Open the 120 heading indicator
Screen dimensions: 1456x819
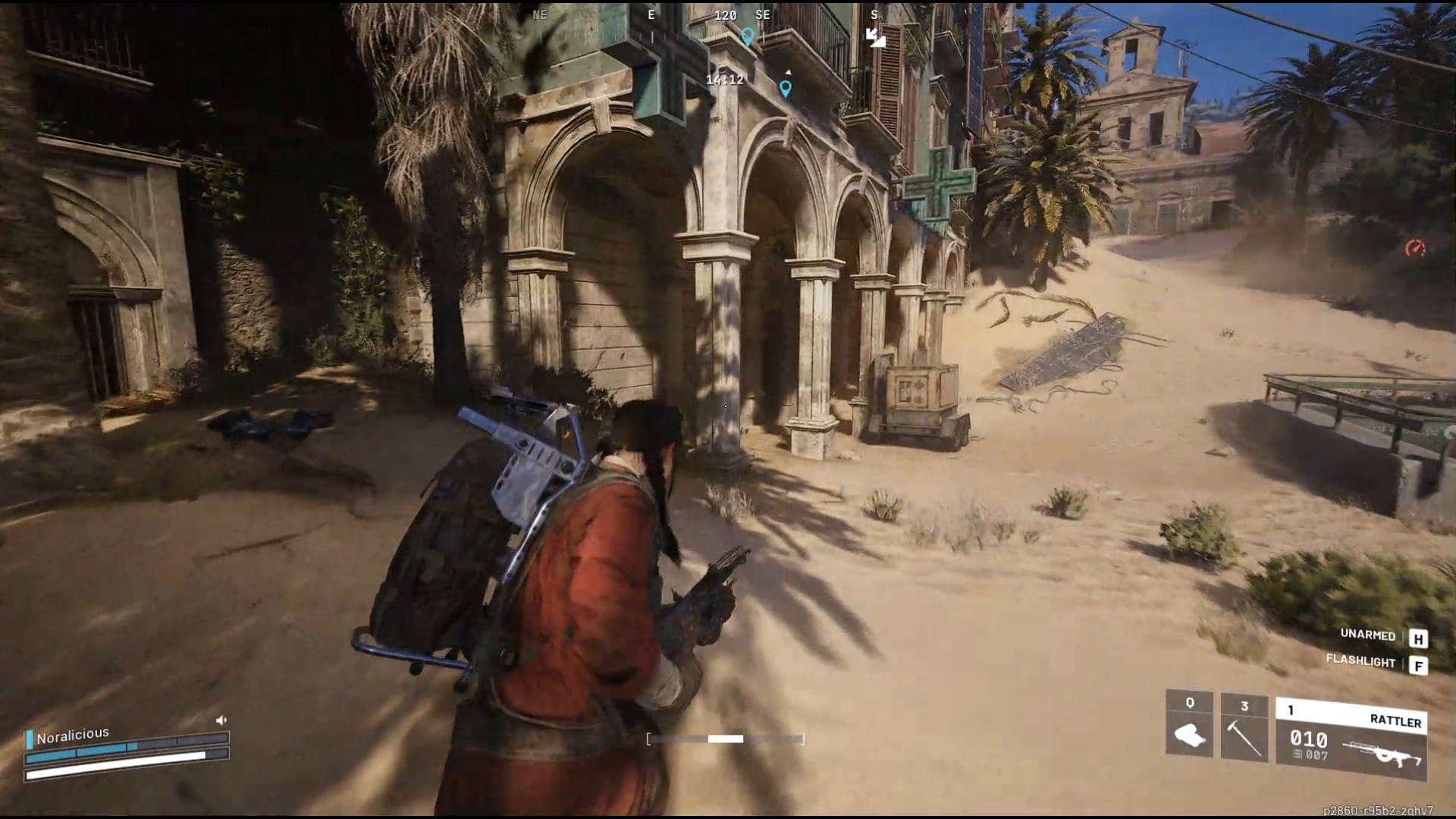click(725, 14)
